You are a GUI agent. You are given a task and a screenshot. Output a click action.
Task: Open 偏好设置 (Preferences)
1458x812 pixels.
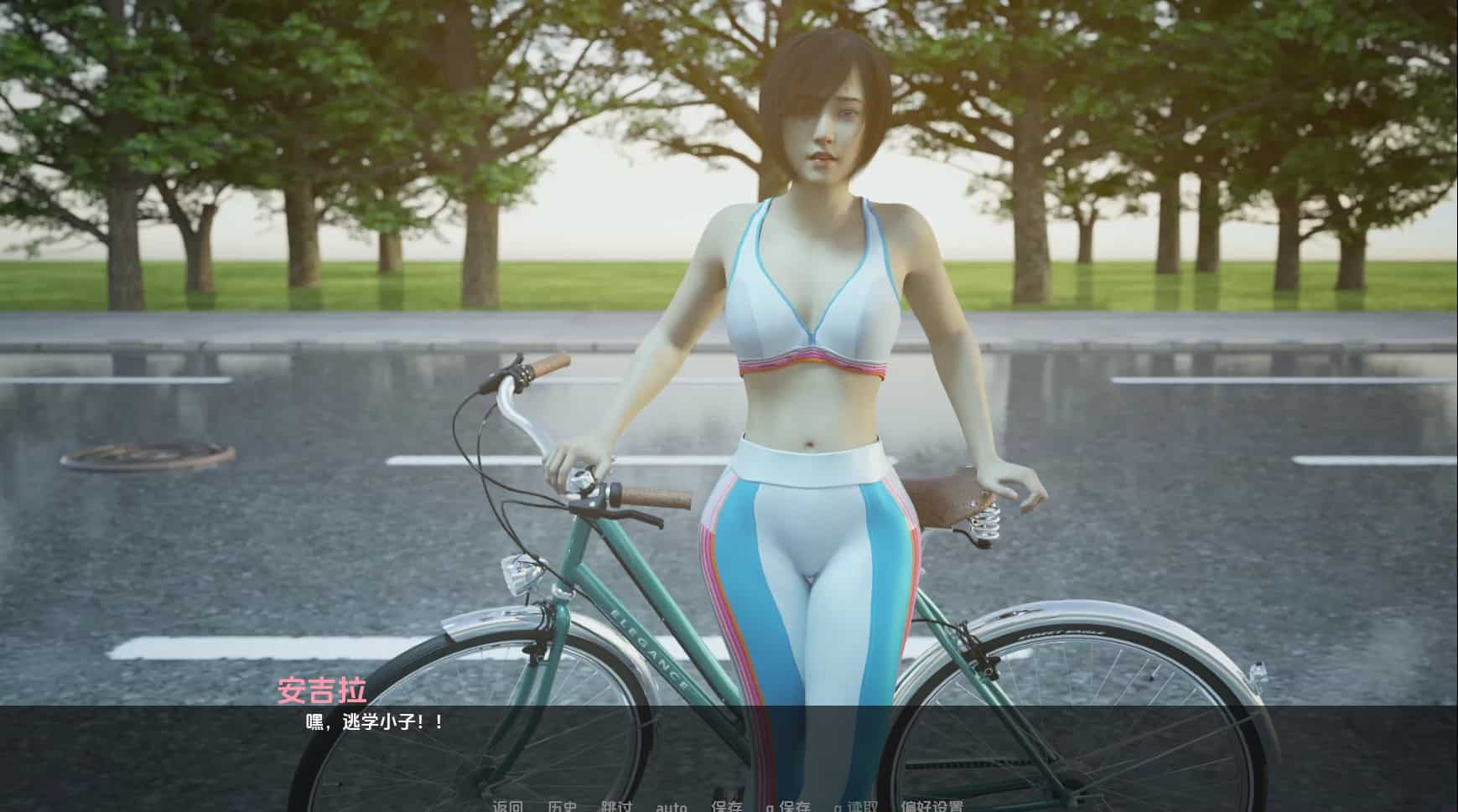931,806
